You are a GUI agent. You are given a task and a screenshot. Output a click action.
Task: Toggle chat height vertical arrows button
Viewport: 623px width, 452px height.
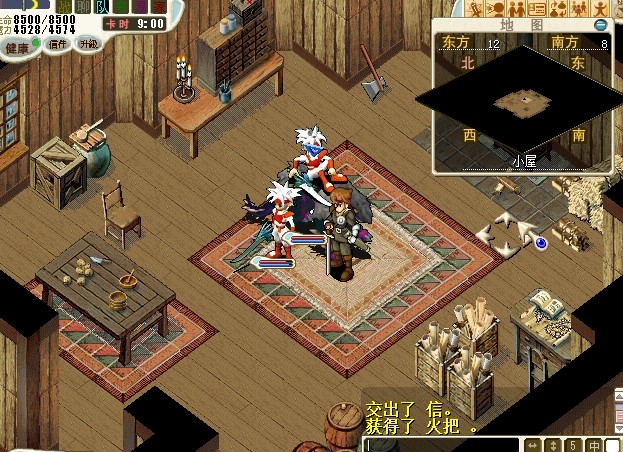(554, 444)
